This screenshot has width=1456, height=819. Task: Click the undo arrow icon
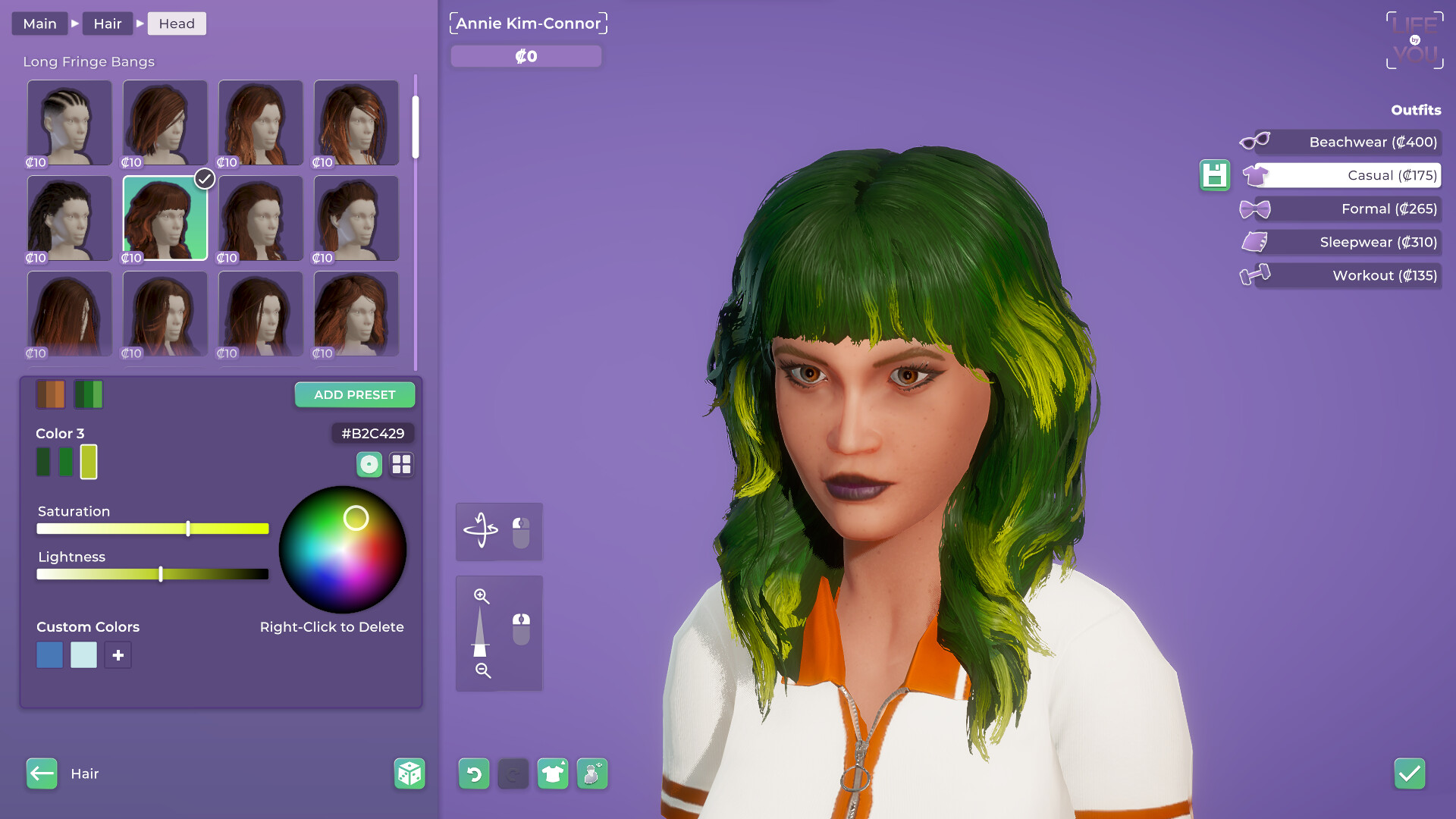(x=473, y=773)
